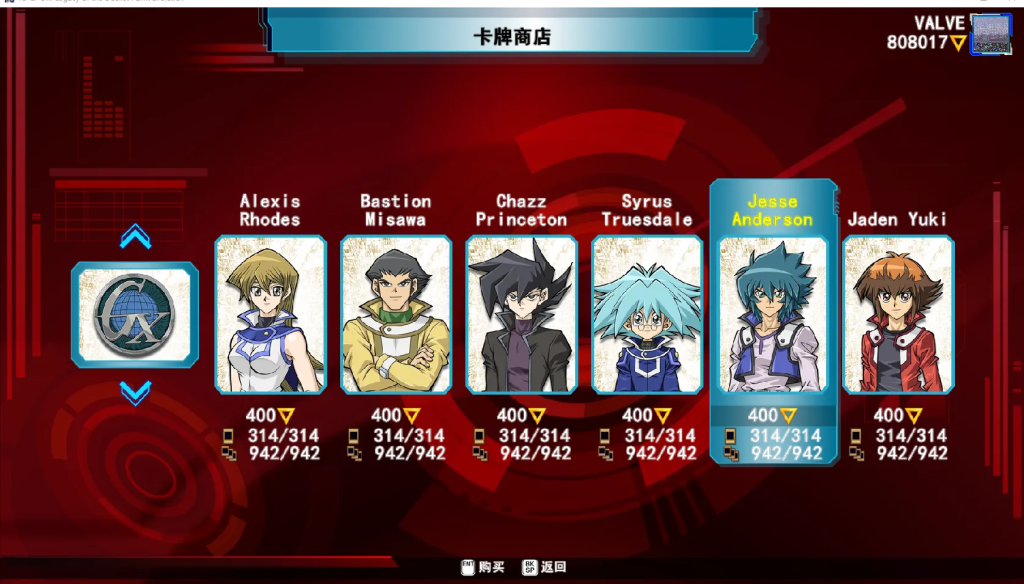
Task: Choose Bastion Misawa's booster pack
Action: point(396,315)
